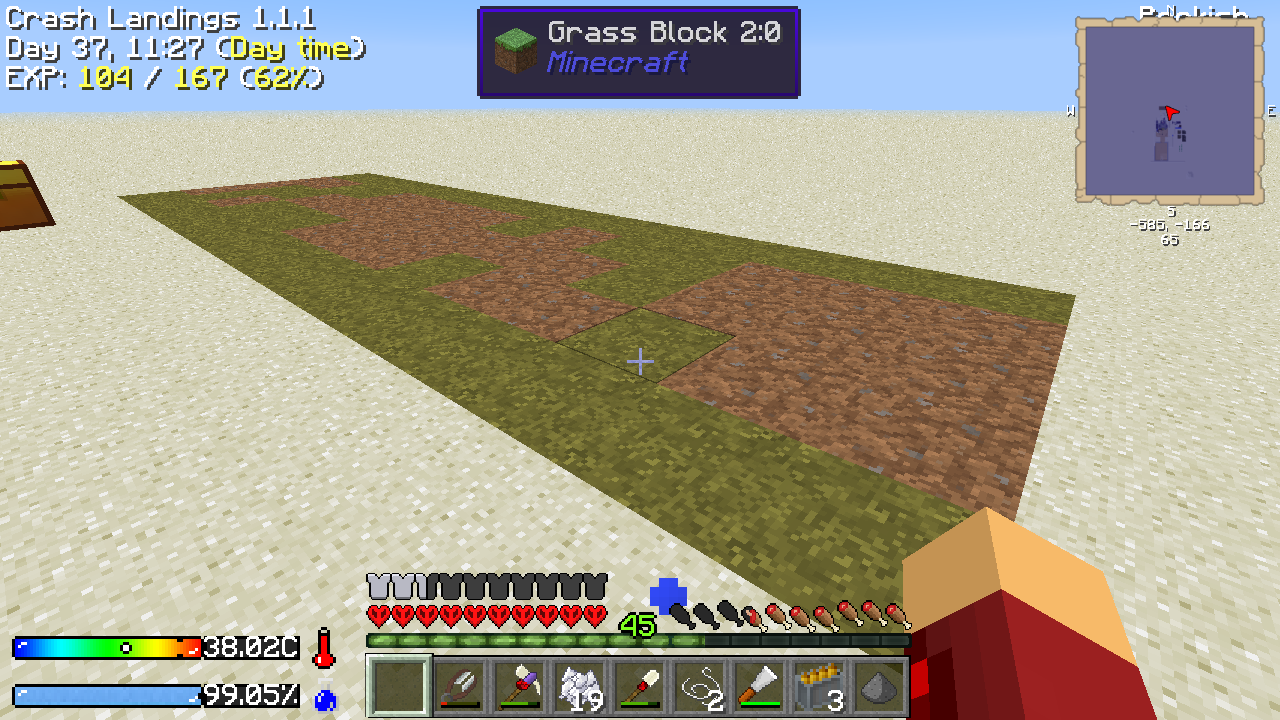
Task: Select the orange-handled trowel slot
Action: pyautogui.click(x=760, y=687)
